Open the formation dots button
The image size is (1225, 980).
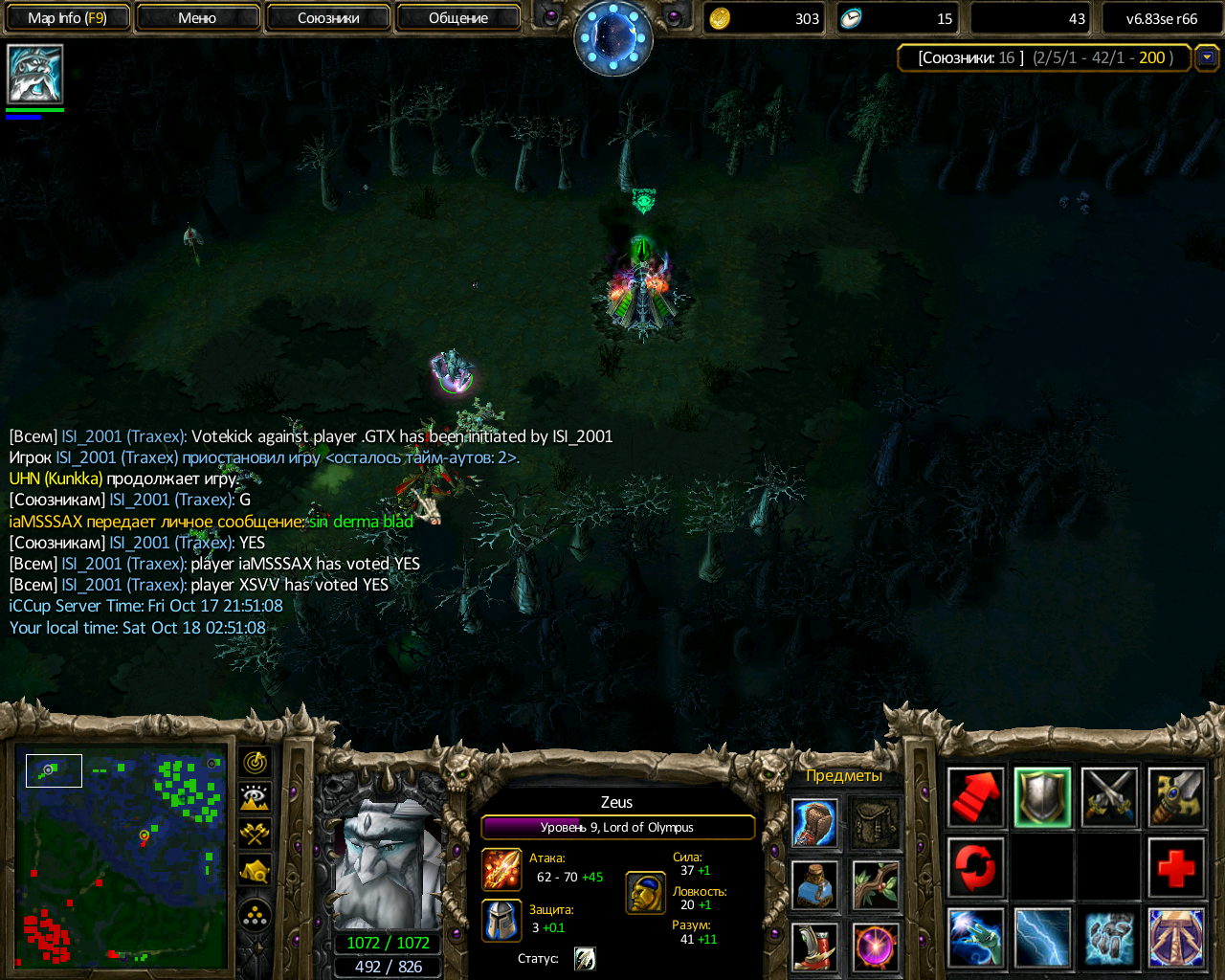pos(255,916)
